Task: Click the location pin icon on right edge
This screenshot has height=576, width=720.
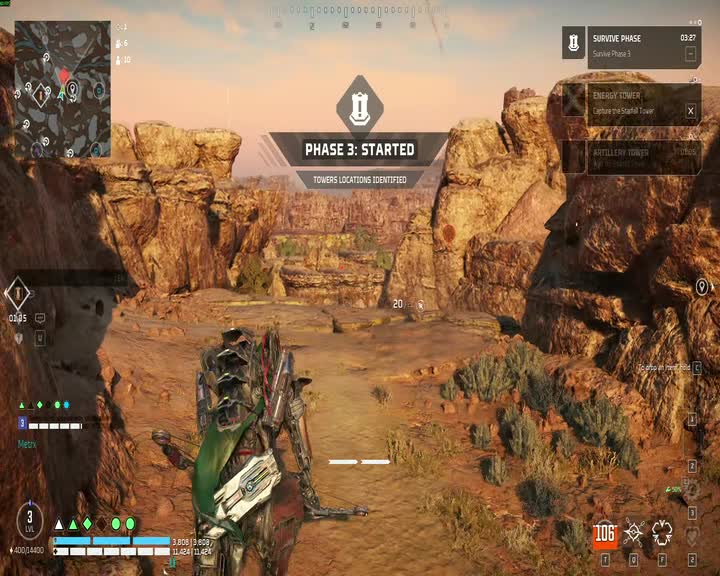Action: pyautogui.click(x=702, y=288)
